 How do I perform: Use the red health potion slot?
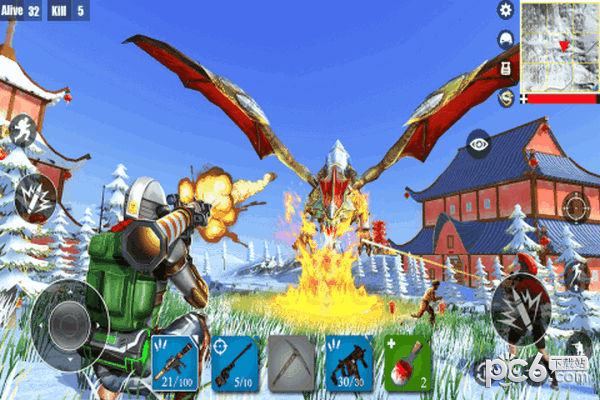point(409,361)
